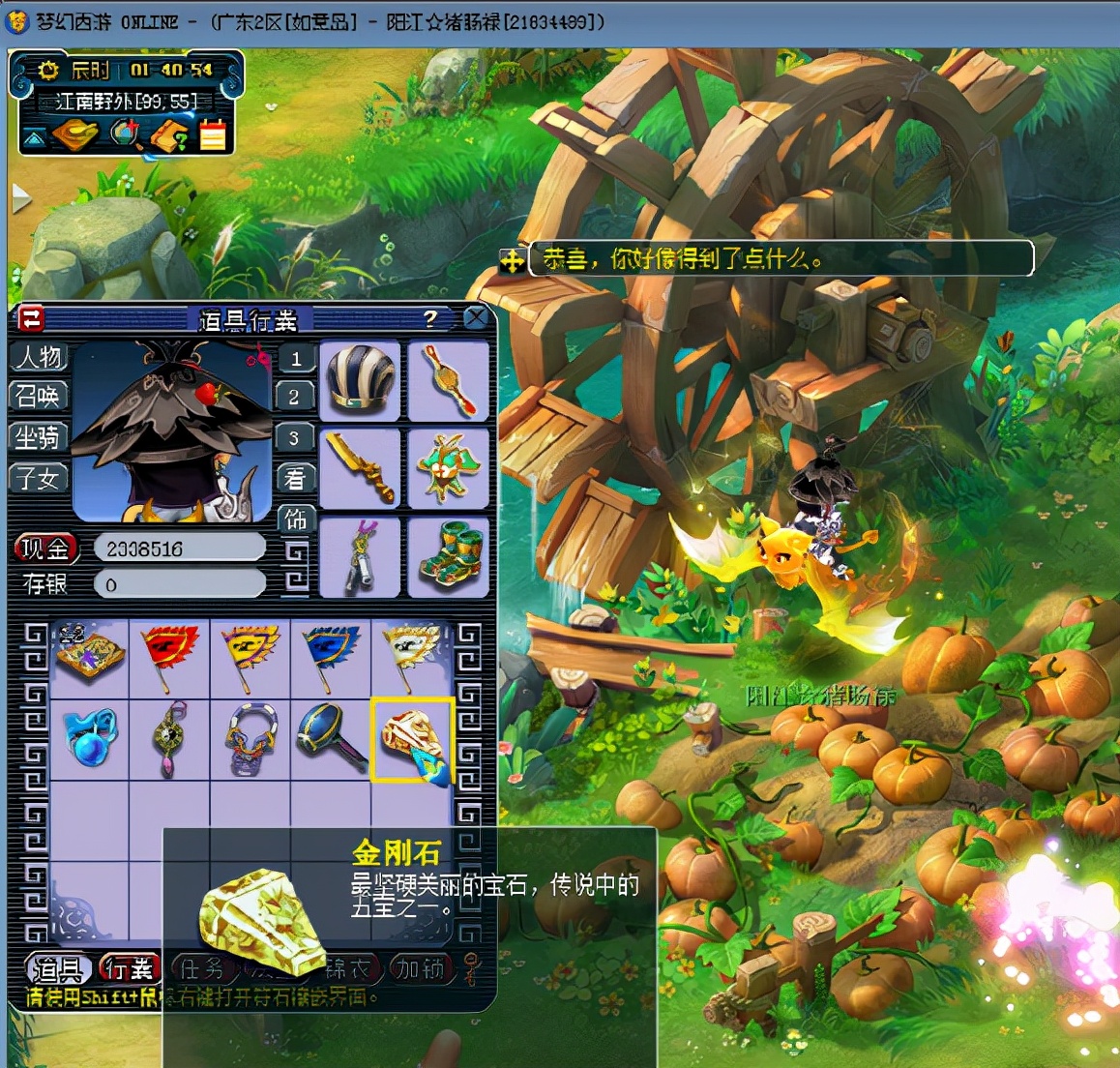Select the green boots equipment slot
The height and width of the screenshot is (1068, 1120).
447,557
